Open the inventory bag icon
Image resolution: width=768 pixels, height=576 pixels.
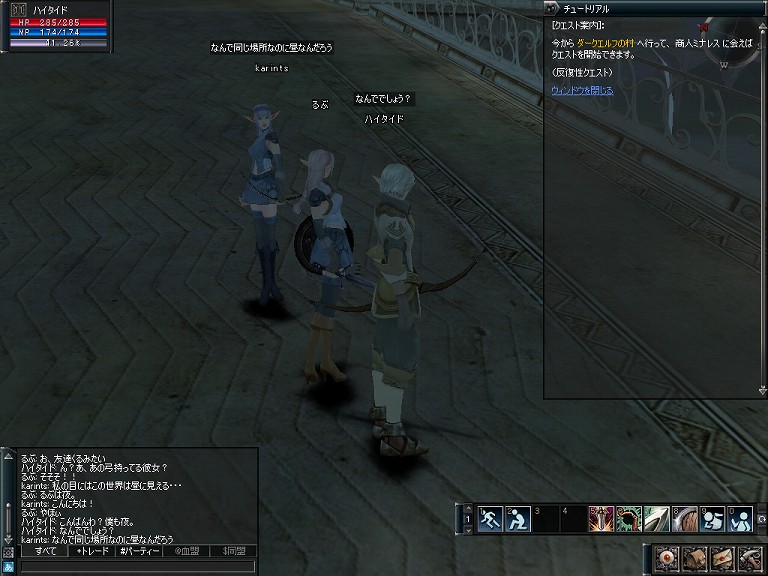[695, 557]
